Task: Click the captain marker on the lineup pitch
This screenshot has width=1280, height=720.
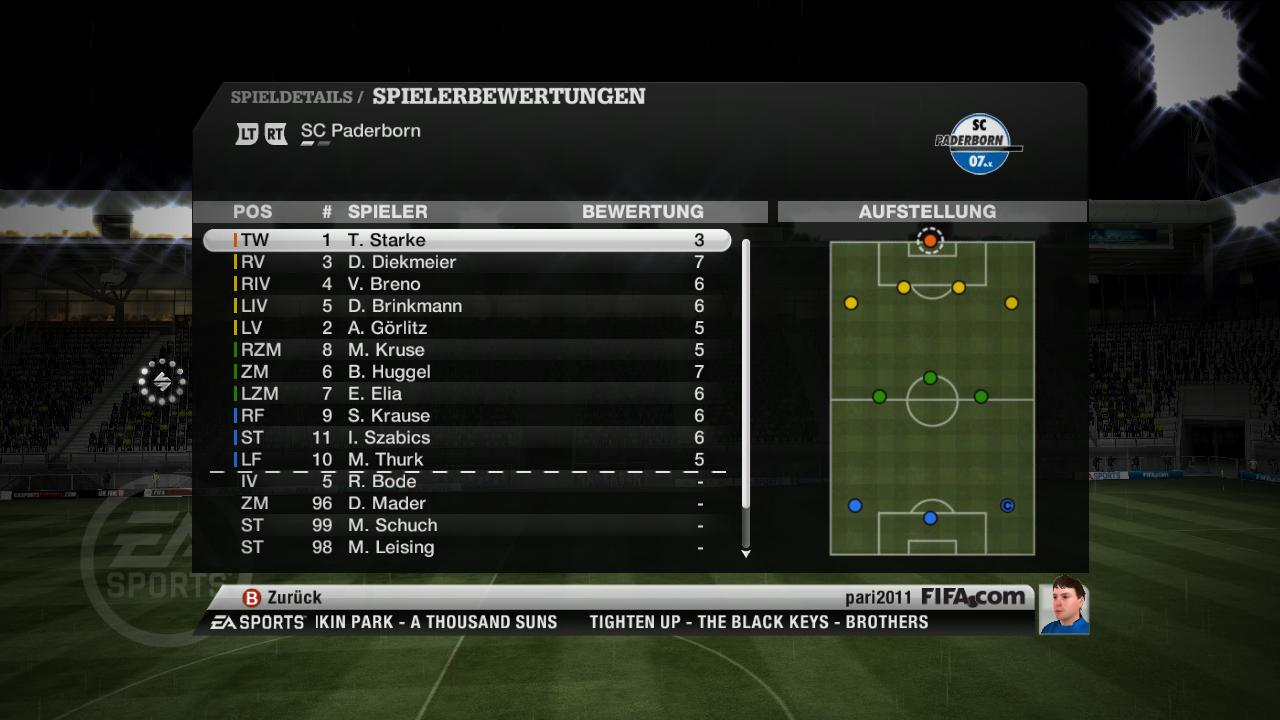Action: (1007, 506)
